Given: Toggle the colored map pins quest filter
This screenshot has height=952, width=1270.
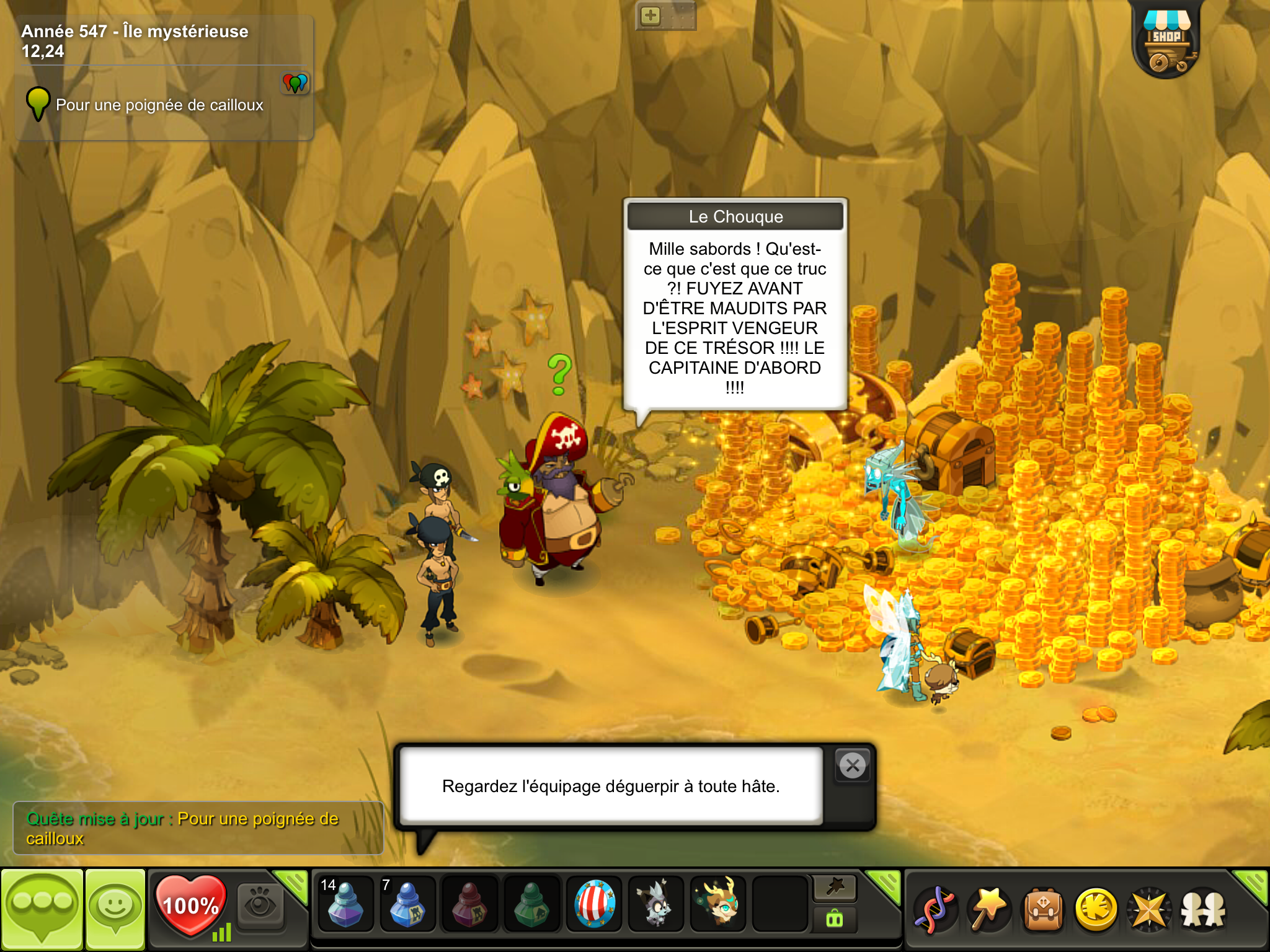Looking at the screenshot, I should 295,82.
